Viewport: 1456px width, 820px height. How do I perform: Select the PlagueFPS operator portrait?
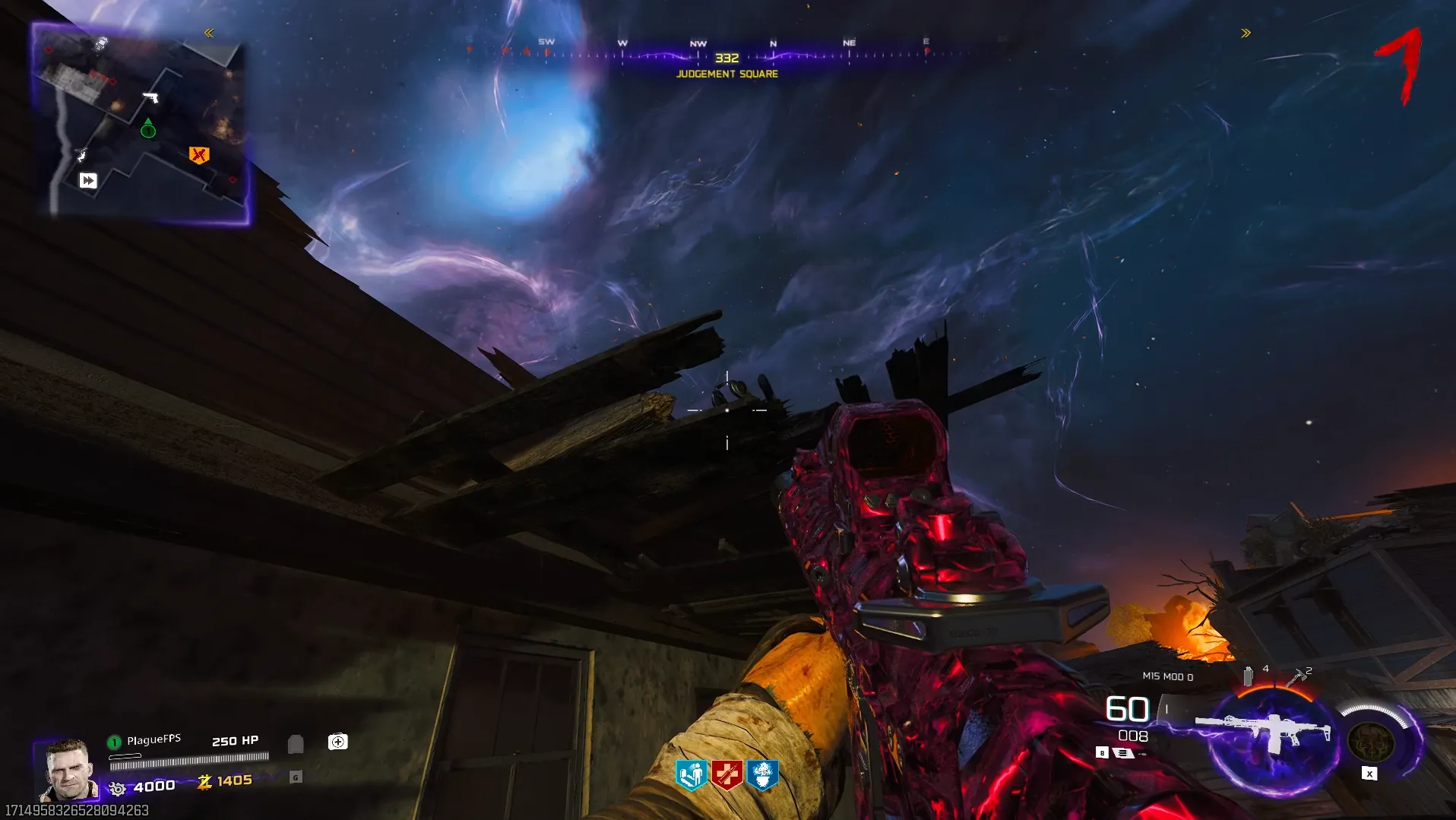point(68,770)
